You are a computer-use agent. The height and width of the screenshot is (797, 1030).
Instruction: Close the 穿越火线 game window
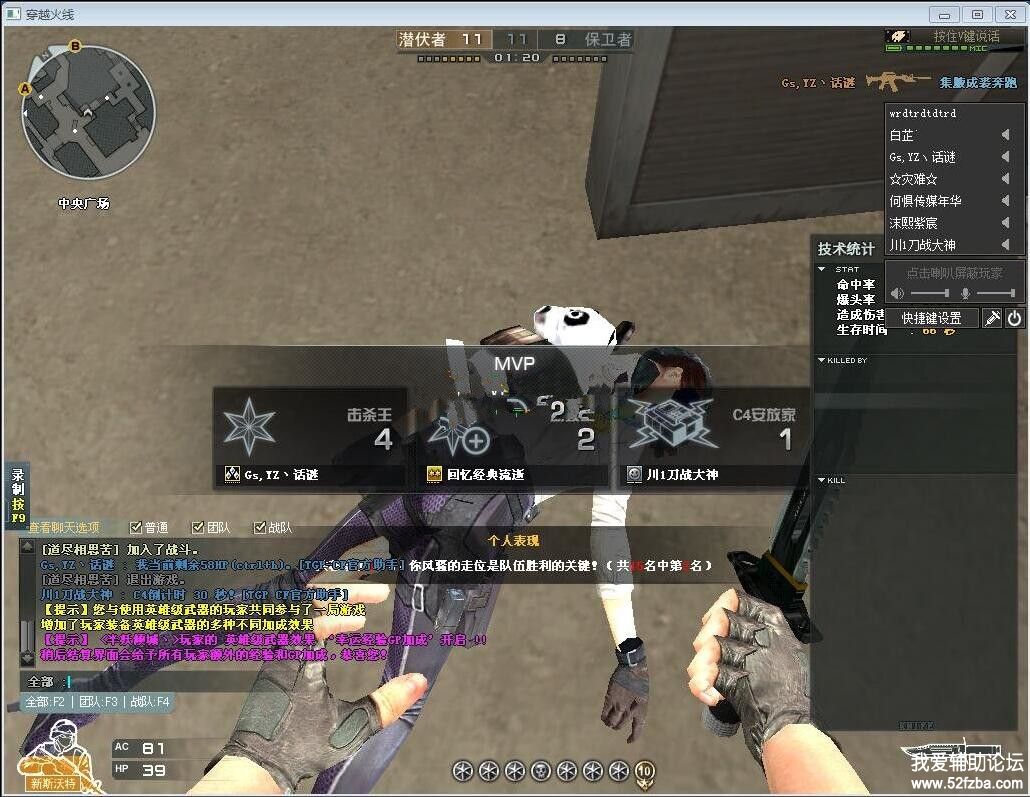click(1009, 14)
